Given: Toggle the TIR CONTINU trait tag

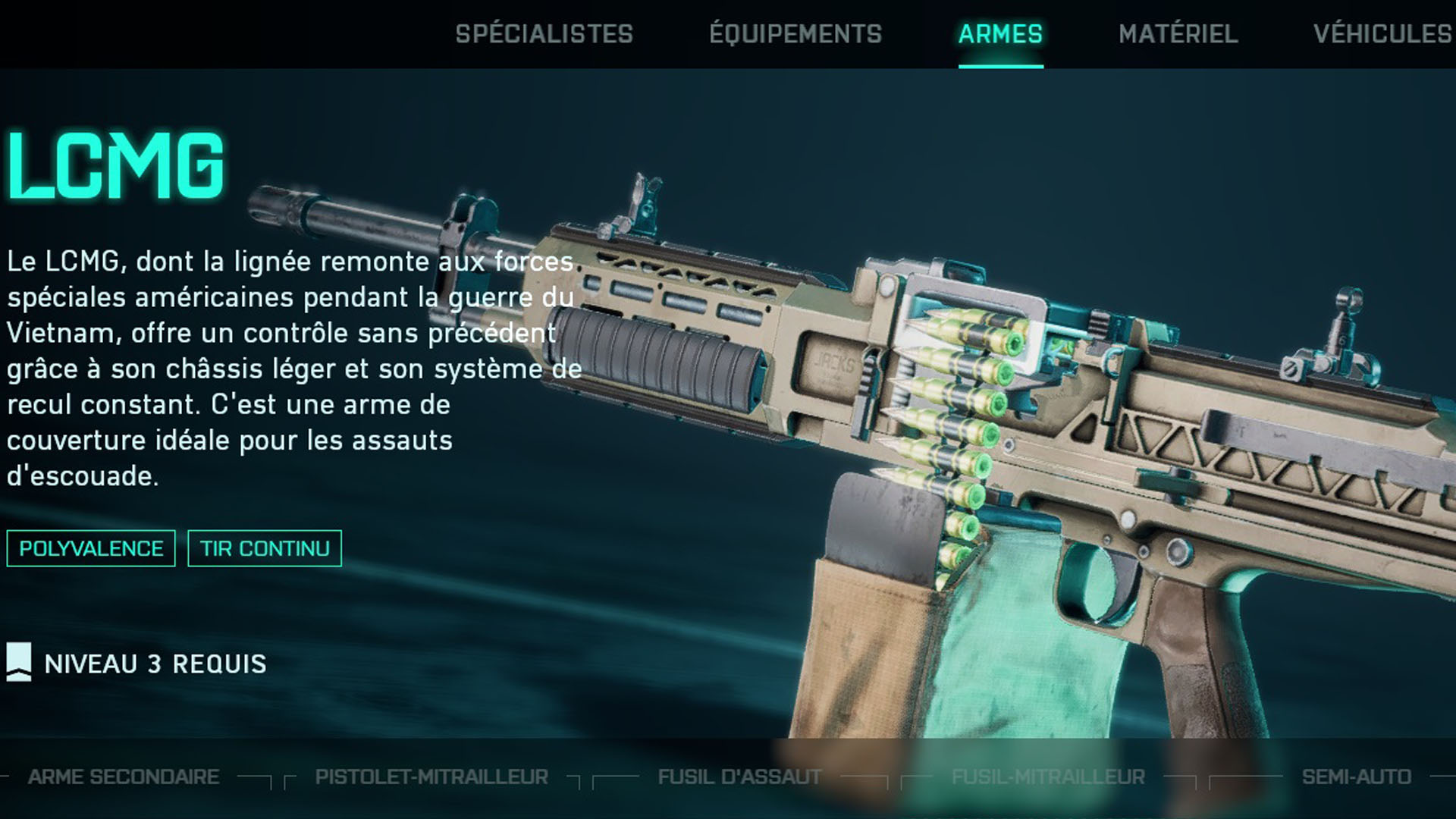Looking at the screenshot, I should point(265,548).
